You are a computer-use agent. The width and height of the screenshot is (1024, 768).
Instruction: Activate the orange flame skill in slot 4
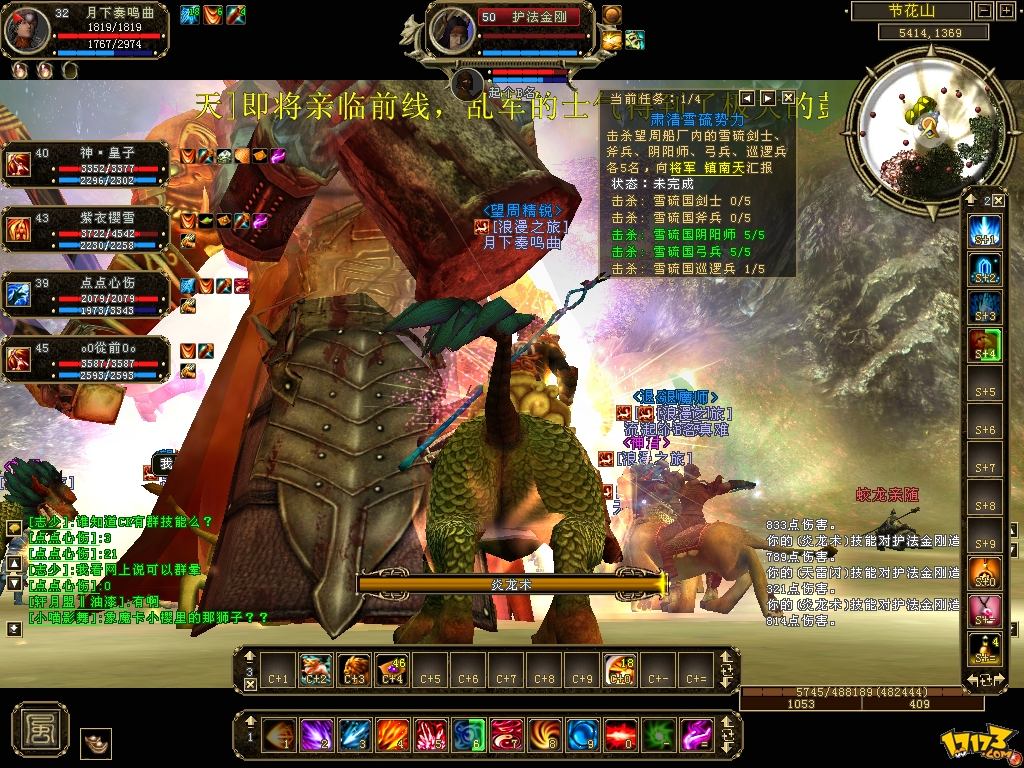pyautogui.click(x=392, y=736)
